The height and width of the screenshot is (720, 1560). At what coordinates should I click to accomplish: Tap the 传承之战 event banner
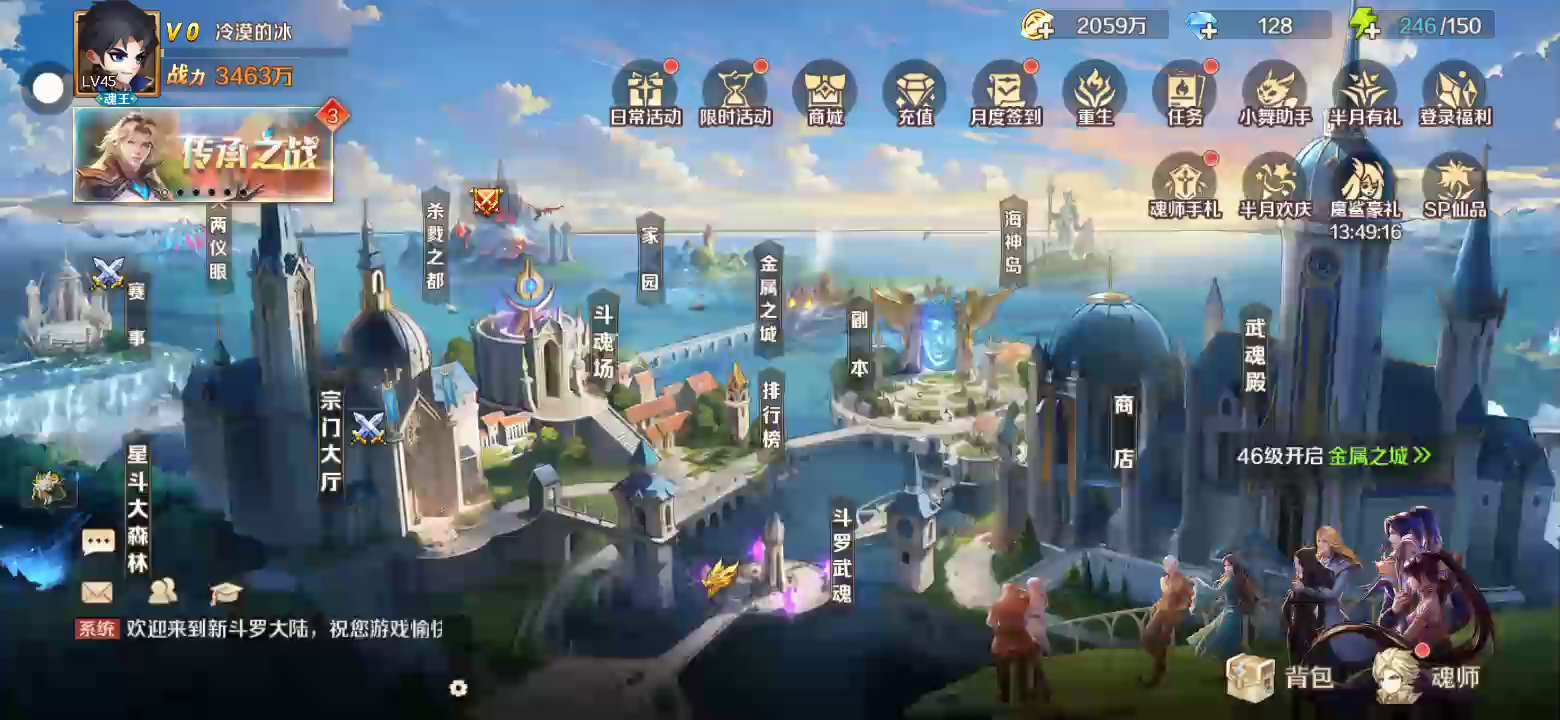203,155
